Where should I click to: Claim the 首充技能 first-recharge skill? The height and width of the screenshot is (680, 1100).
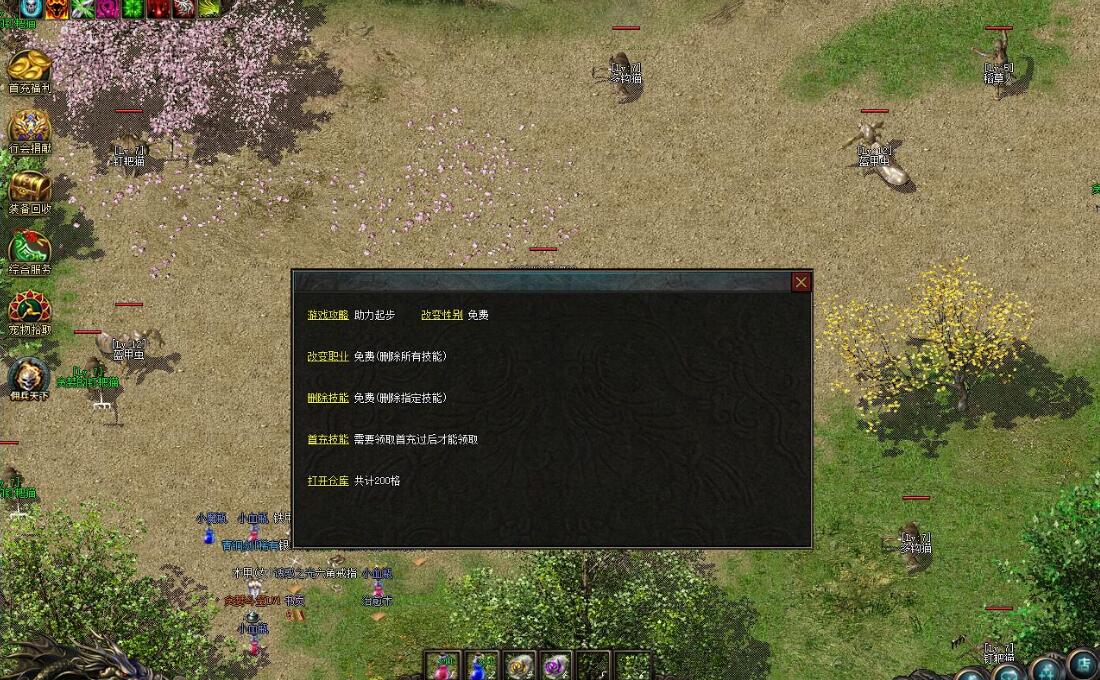pyautogui.click(x=328, y=439)
